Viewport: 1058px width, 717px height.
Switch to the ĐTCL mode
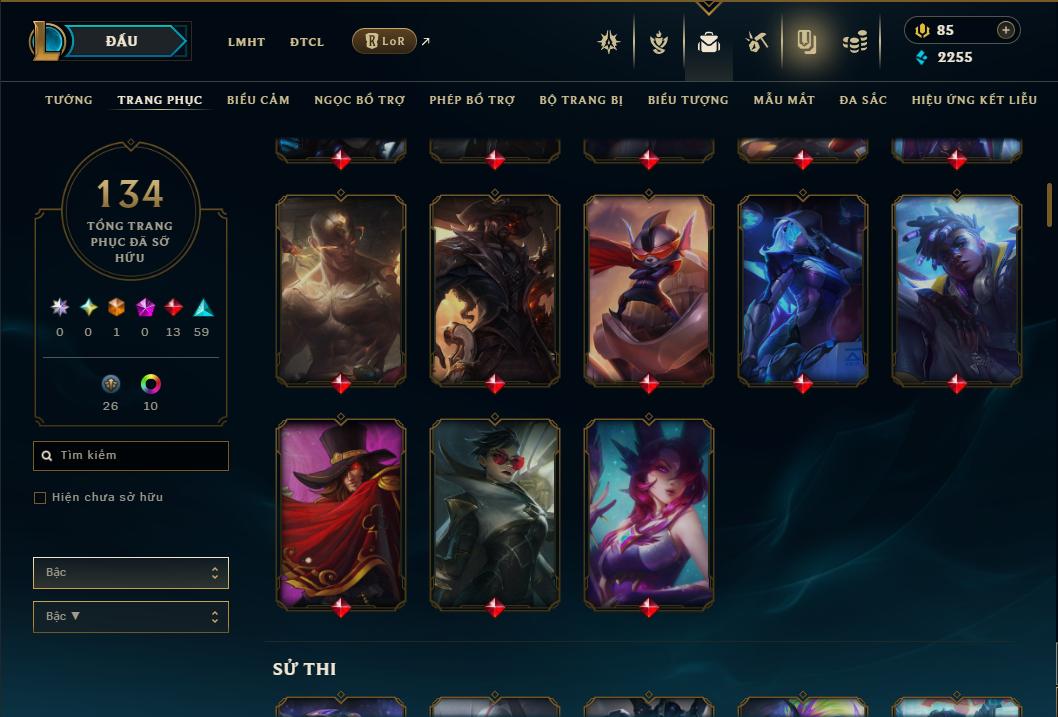point(307,42)
